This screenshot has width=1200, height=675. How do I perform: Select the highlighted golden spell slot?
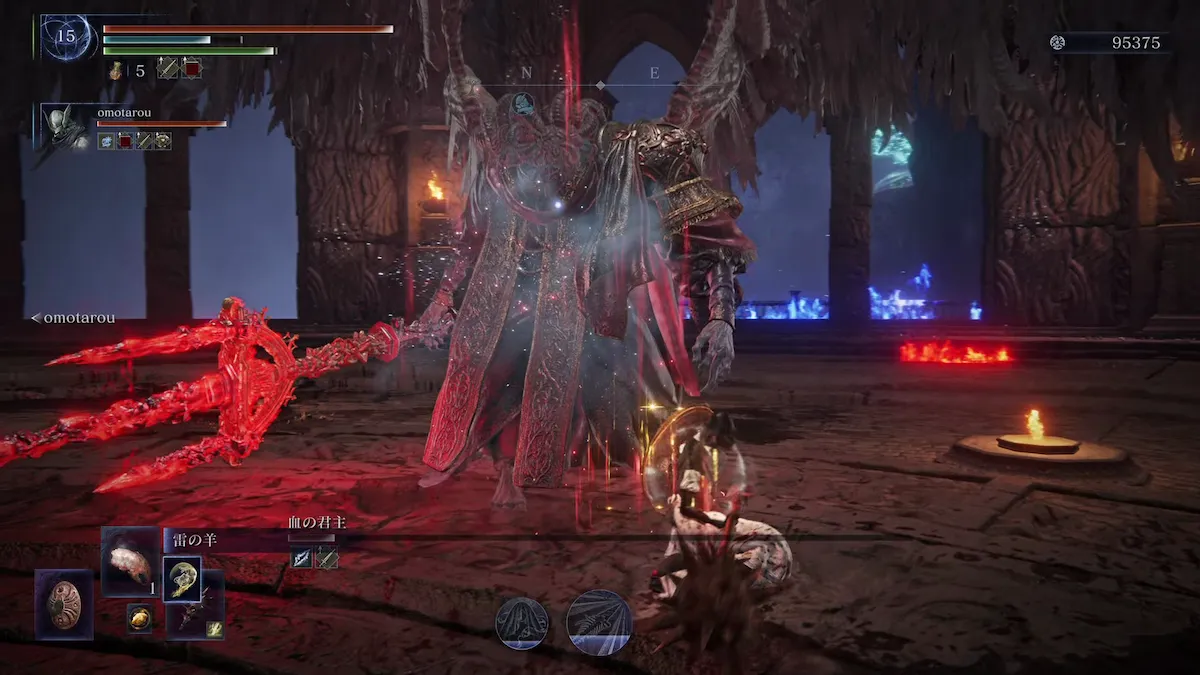(182, 579)
